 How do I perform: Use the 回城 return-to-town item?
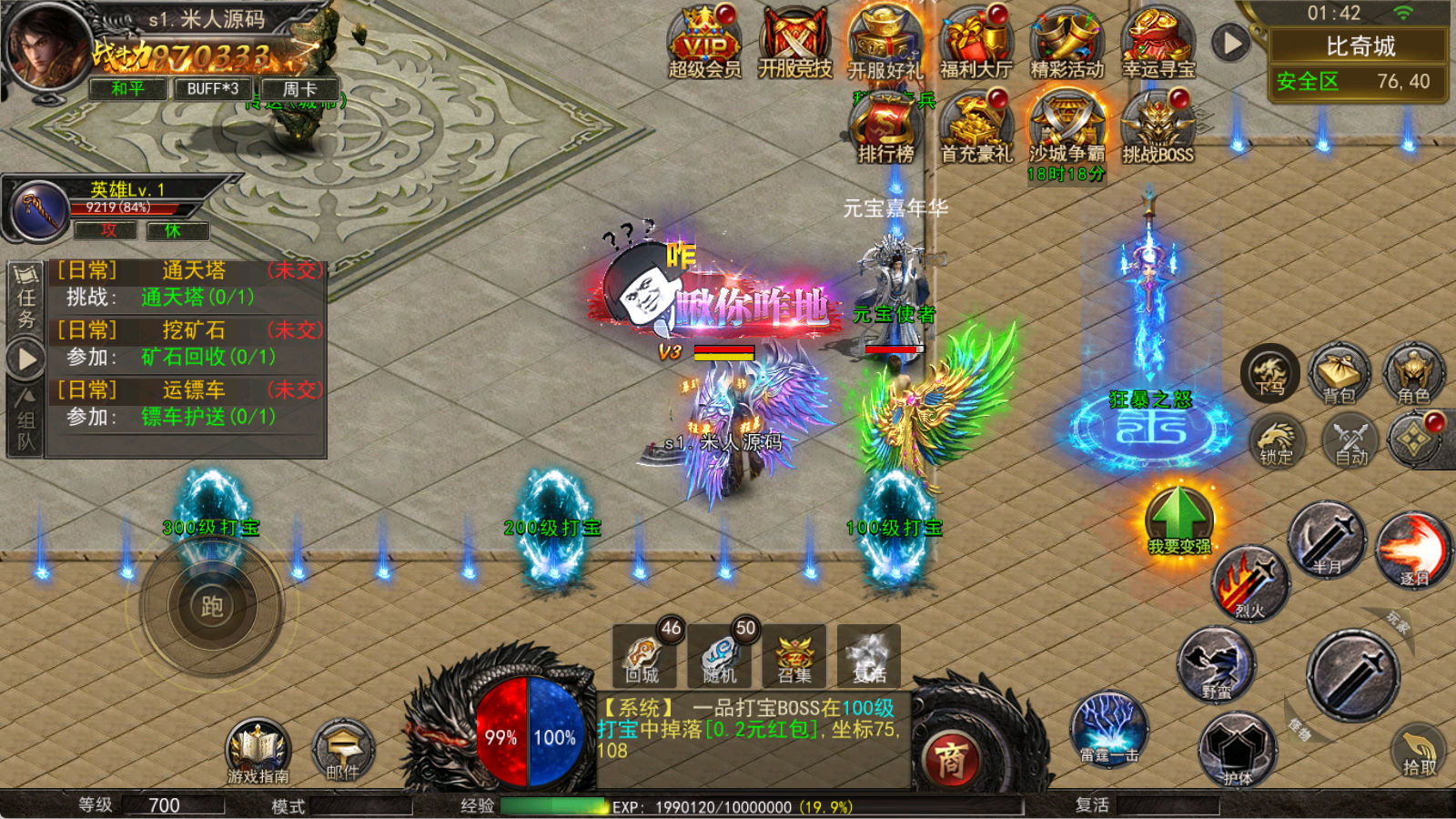pyautogui.click(x=643, y=655)
